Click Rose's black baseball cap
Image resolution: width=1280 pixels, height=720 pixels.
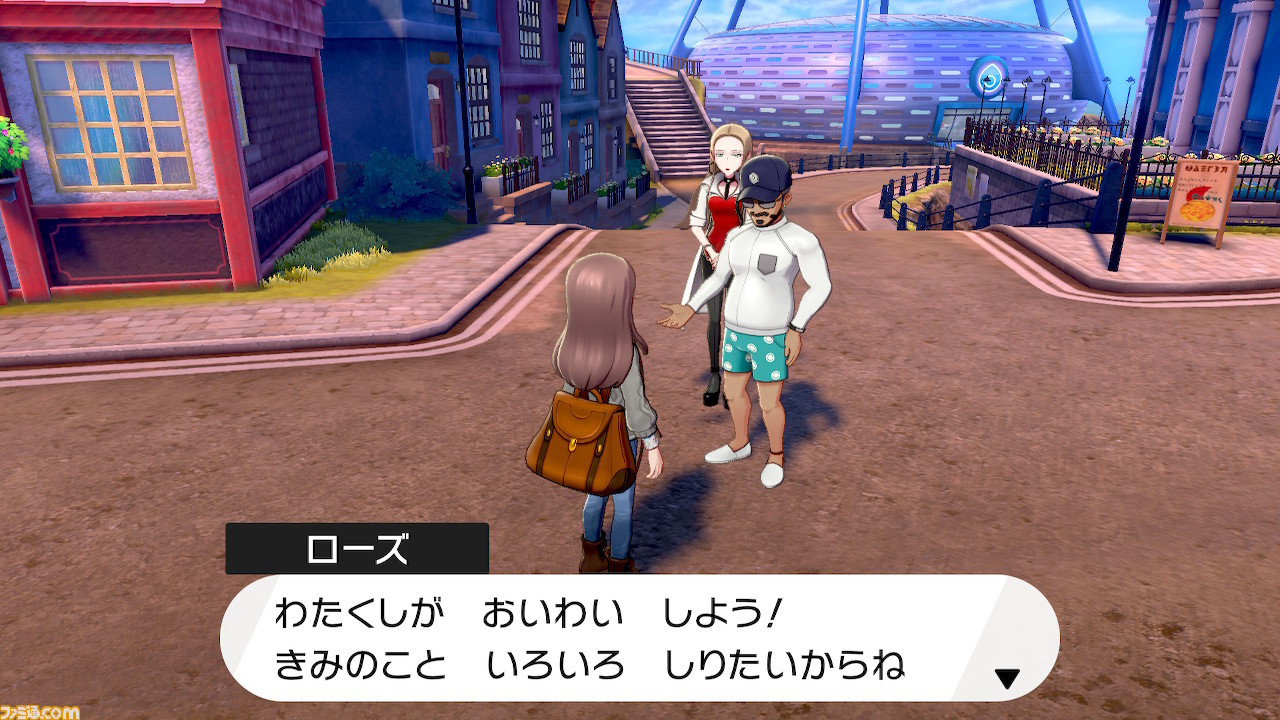coord(764,176)
